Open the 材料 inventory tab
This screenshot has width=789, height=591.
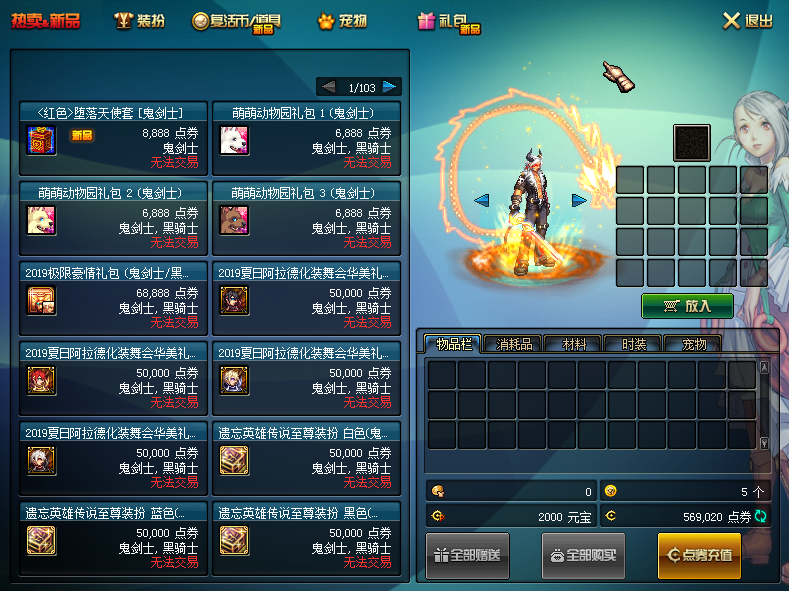point(573,344)
